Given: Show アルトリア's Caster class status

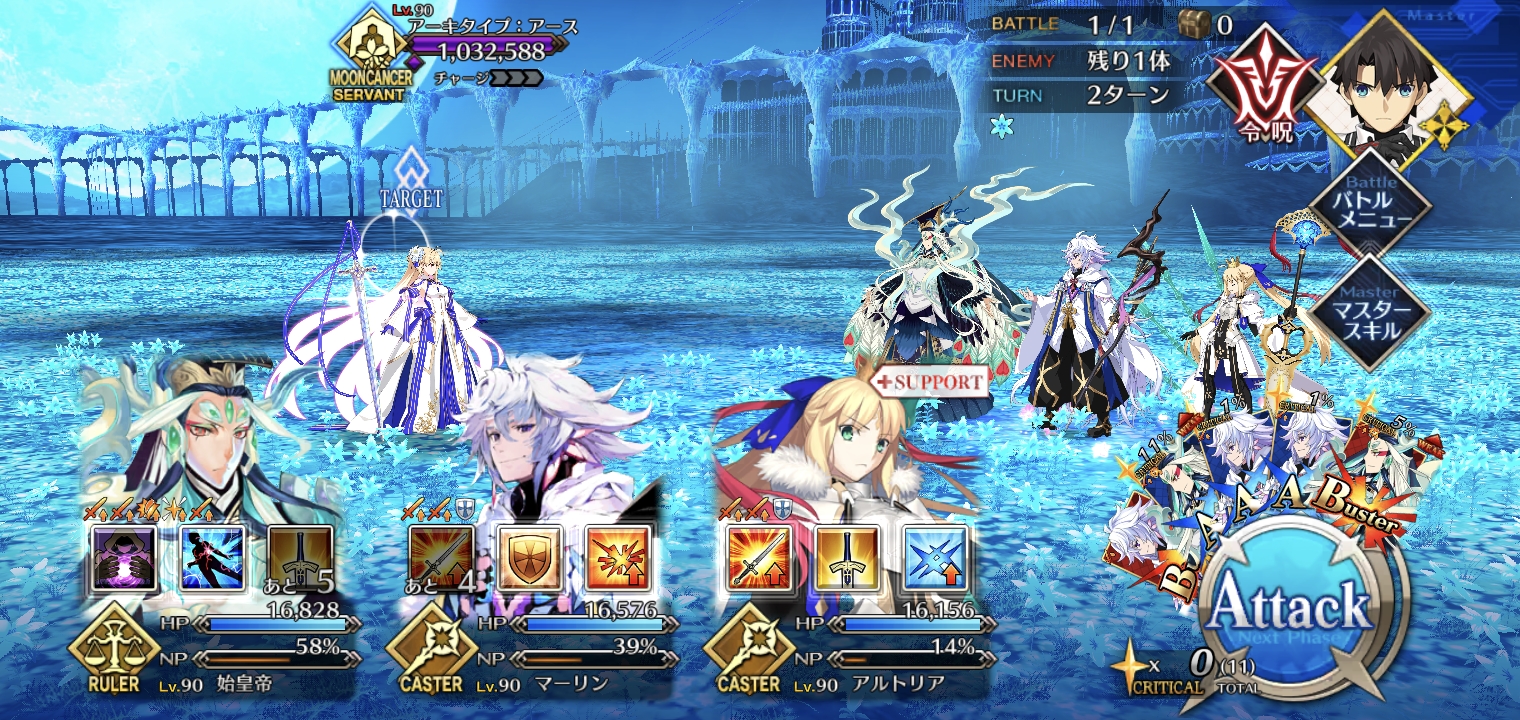Looking at the screenshot, I should (x=746, y=658).
